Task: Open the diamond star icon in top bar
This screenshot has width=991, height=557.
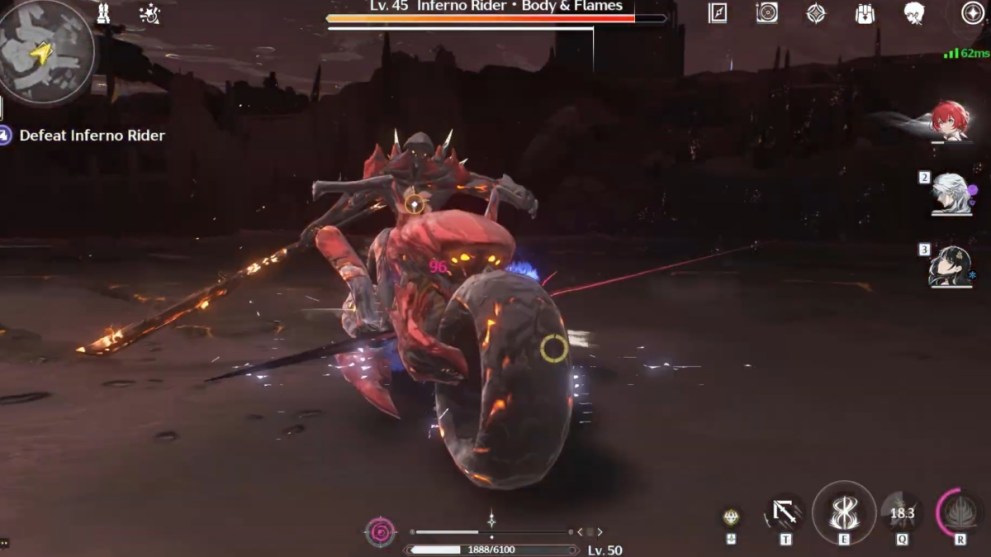Action: (816, 13)
